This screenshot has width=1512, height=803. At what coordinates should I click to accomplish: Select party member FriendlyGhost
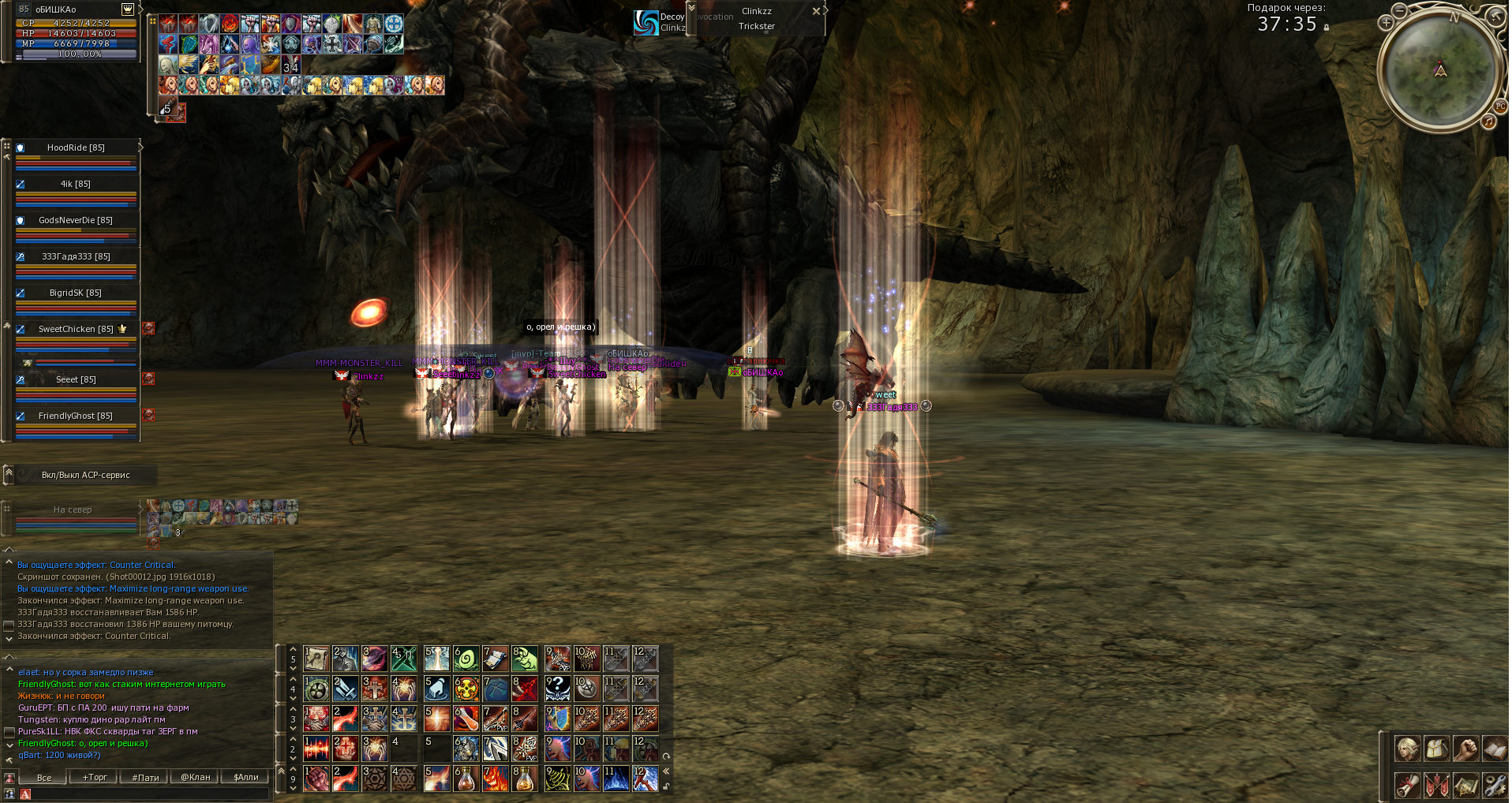(76, 416)
